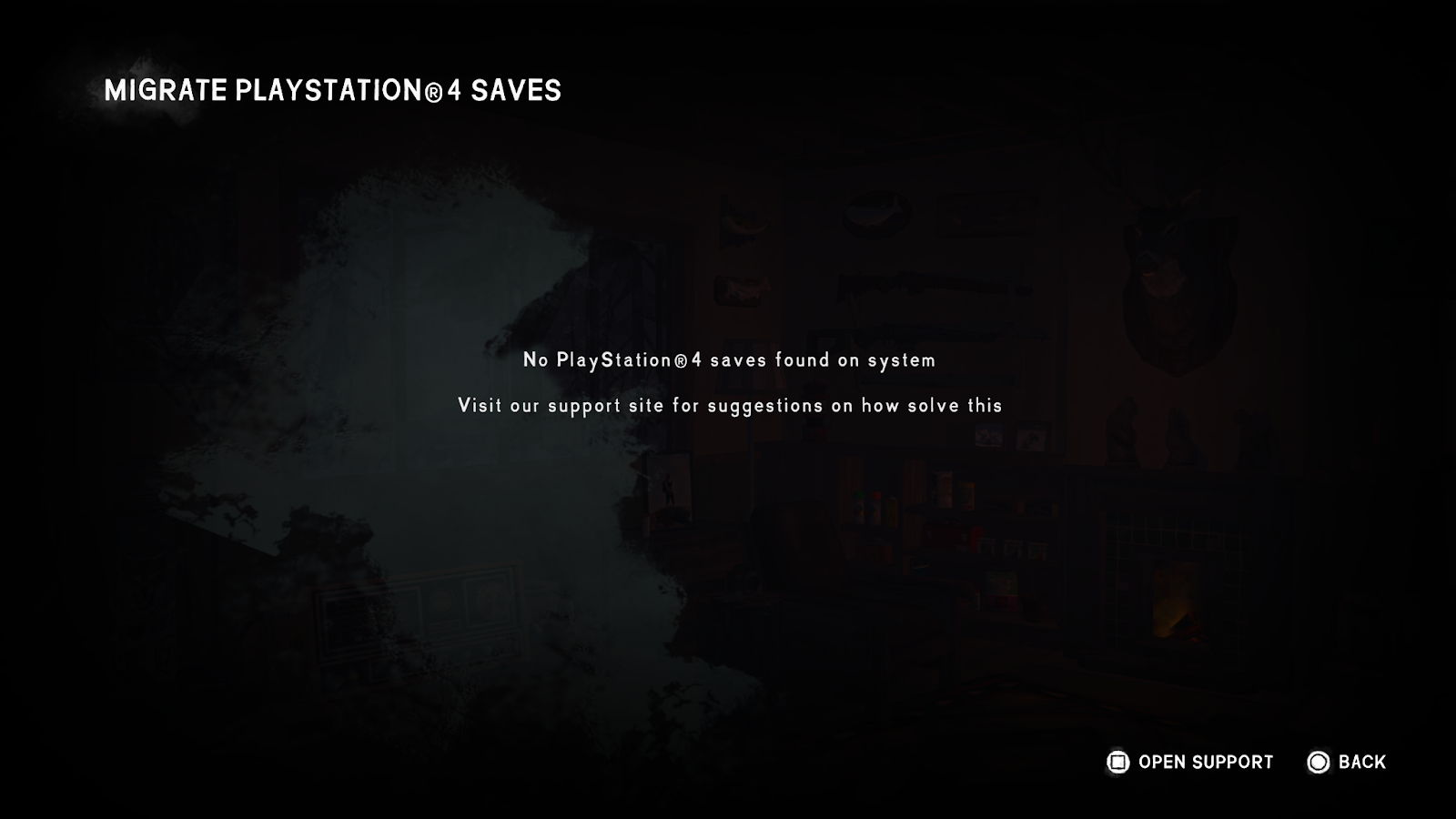Go back using the Back option
Screen dimensions: 1456x819
[1347, 763]
